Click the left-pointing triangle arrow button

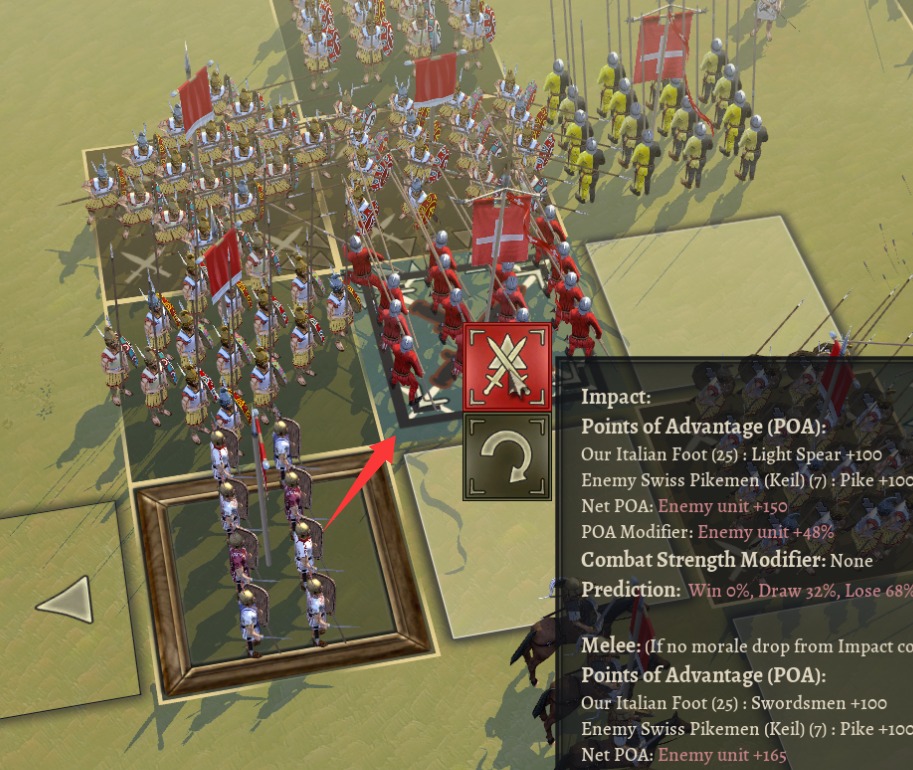click(65, 601)
